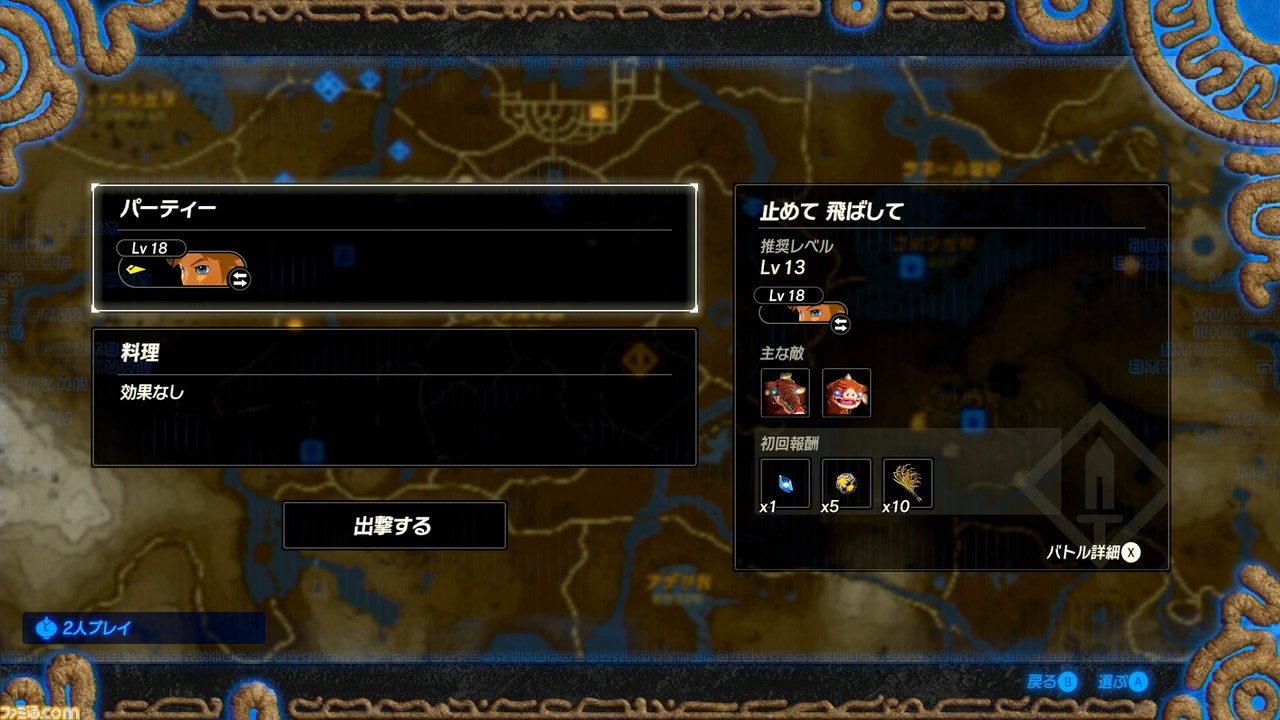Toggle the swap icon on the mission portrait
This screenshot has height=720, width=1280.
coord(840,325)
